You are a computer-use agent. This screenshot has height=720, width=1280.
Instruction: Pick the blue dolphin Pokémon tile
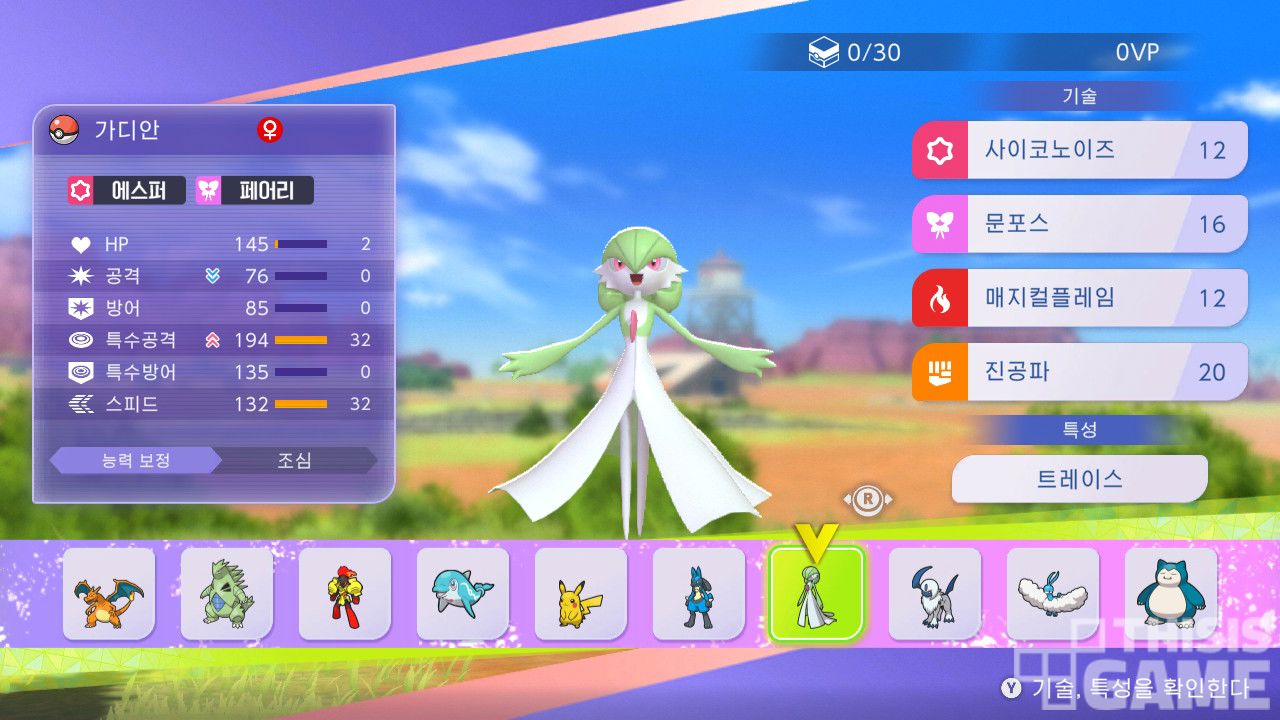(x=463, y=594)
